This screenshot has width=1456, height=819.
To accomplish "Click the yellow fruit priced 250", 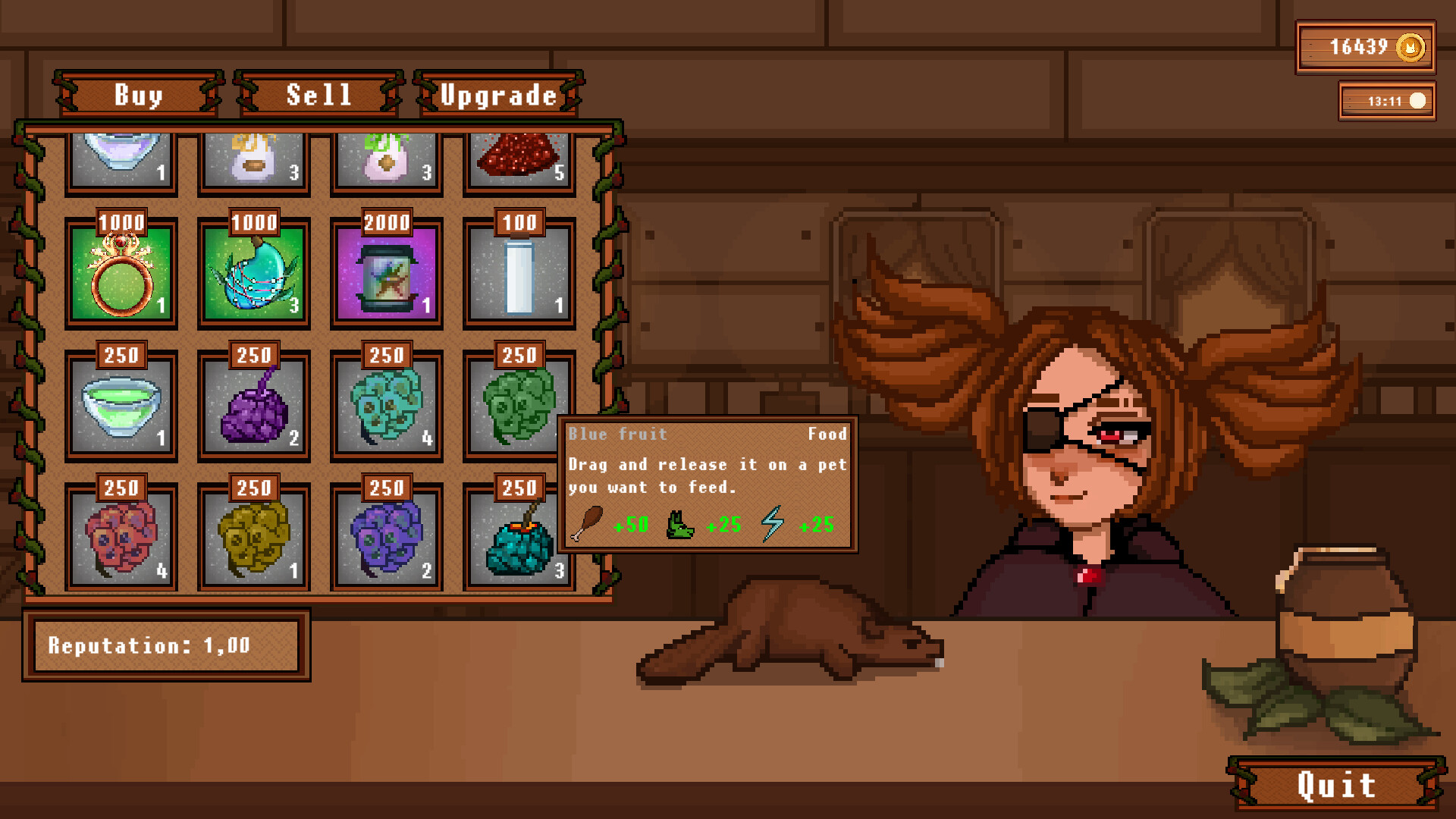I will (x=254, y=538).
